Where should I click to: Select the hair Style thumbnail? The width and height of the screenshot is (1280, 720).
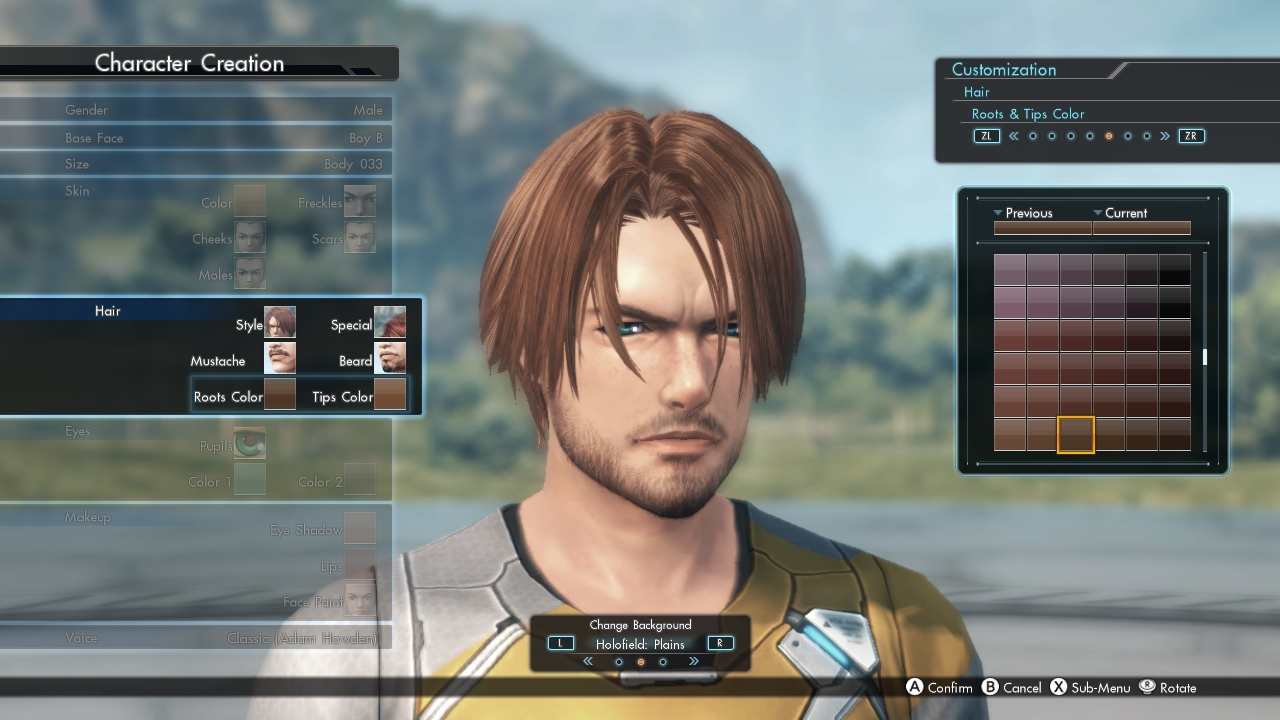point(279,323)
